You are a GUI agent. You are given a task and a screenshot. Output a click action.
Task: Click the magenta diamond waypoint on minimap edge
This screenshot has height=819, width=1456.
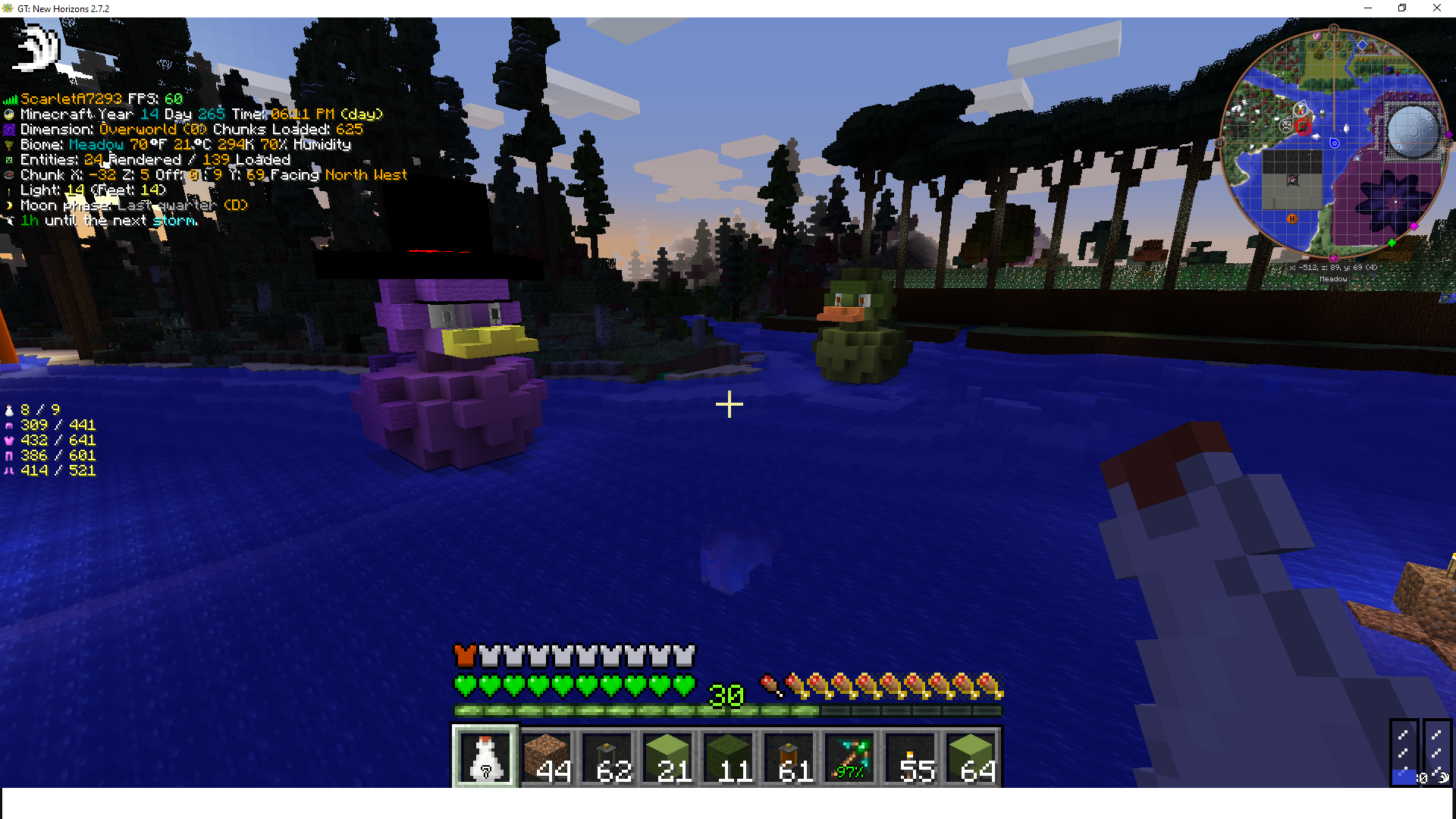pos(1414,227)
